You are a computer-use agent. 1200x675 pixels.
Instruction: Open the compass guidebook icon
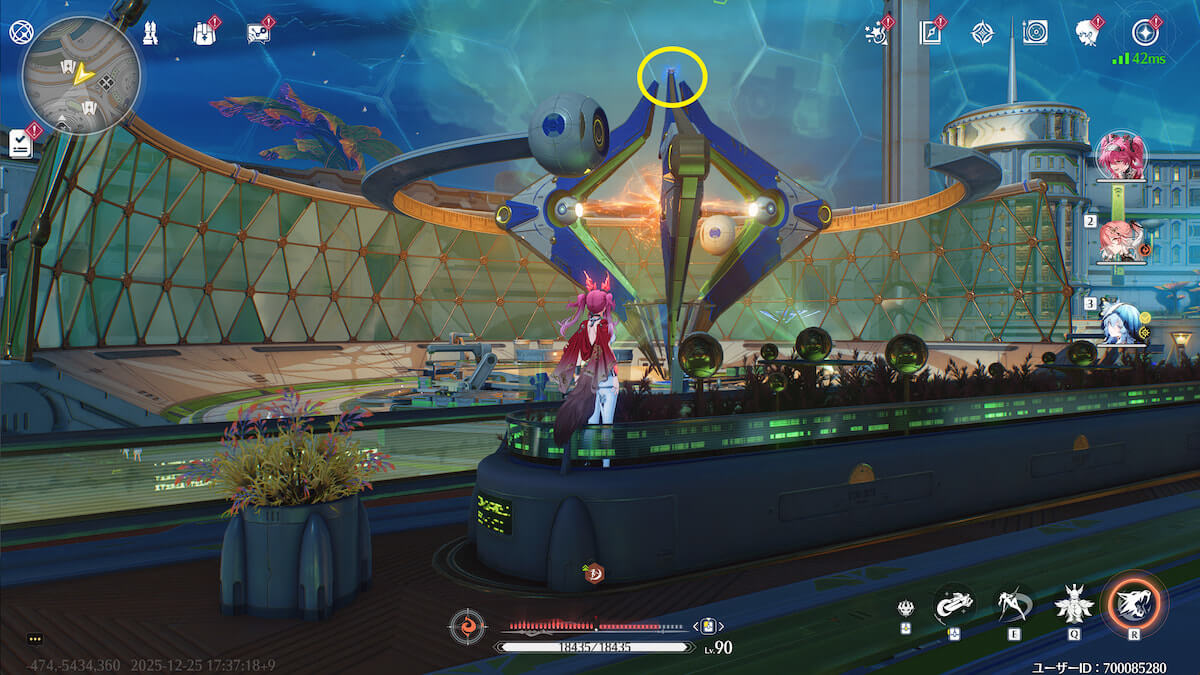coord(931,33)
